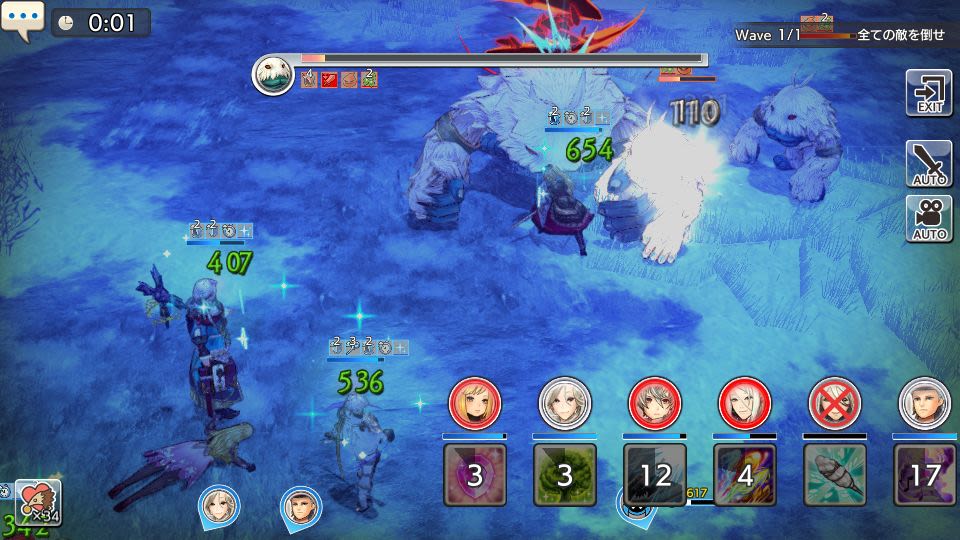This screenshot has height=540, width=960.
Task: Use the stone drill skill
Action: (834, 474)
